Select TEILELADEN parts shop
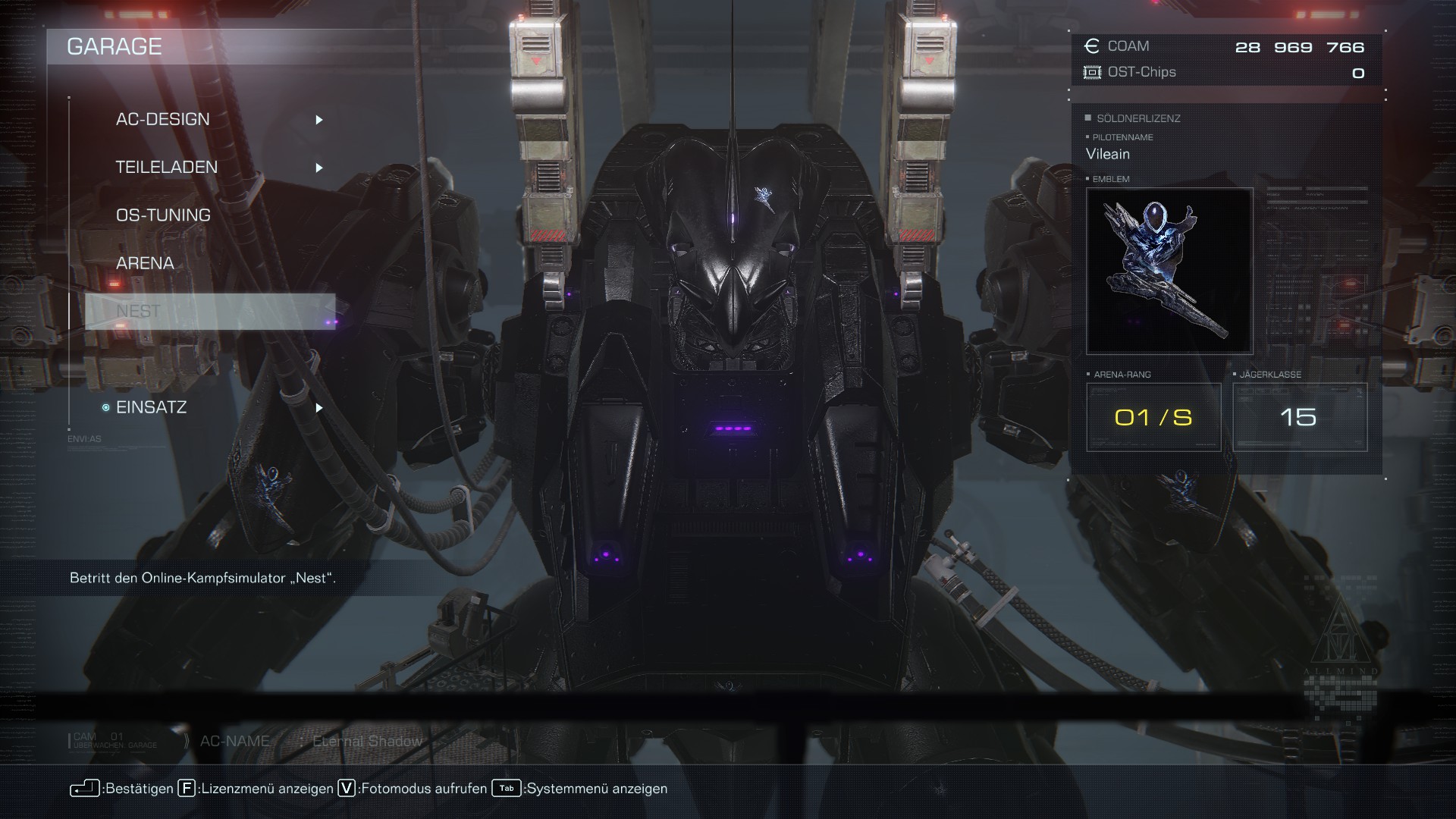This screenshot has width=1456, height=819. point(167,168)
